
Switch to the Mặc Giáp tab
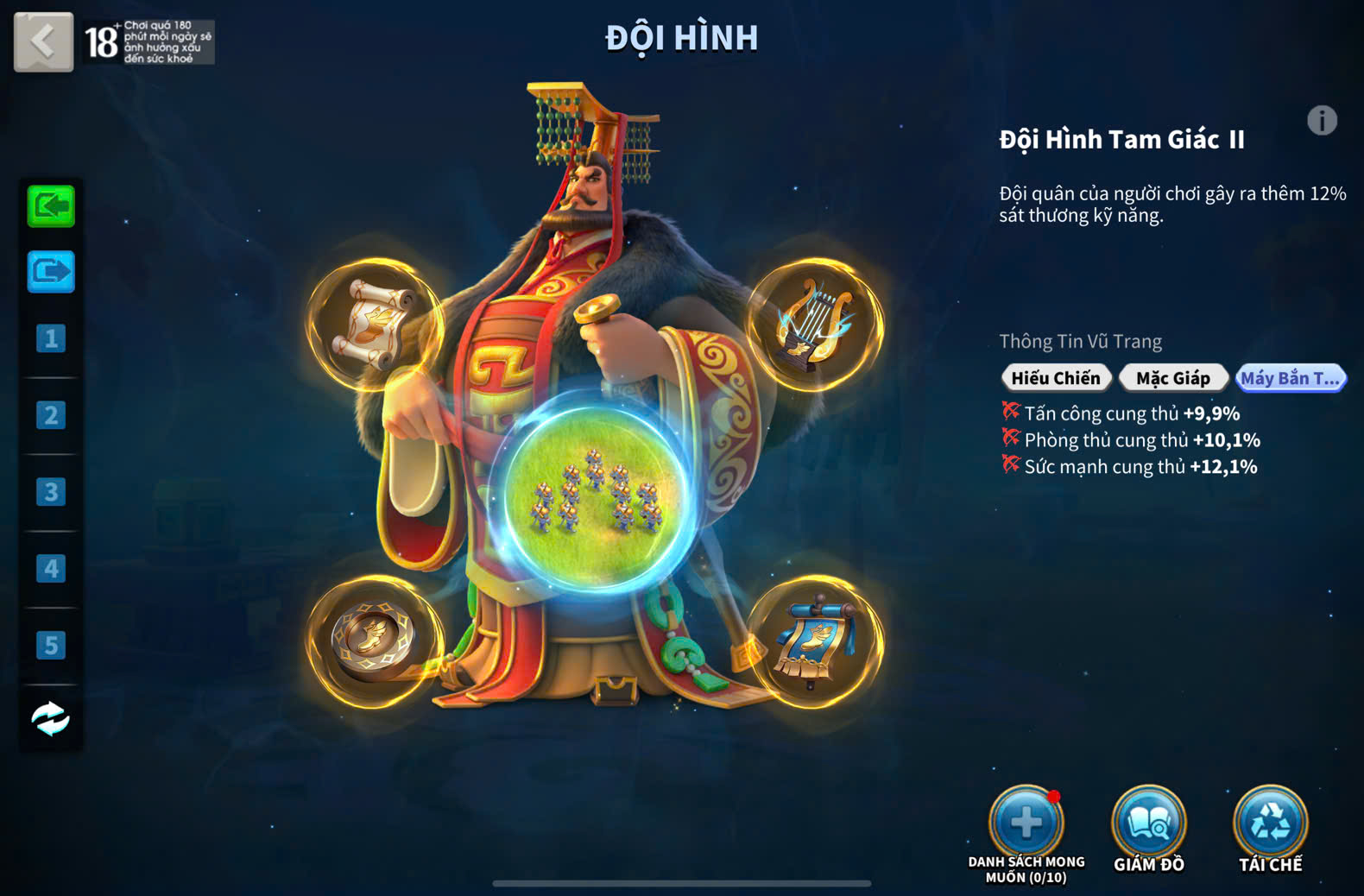pos(1172,378)
